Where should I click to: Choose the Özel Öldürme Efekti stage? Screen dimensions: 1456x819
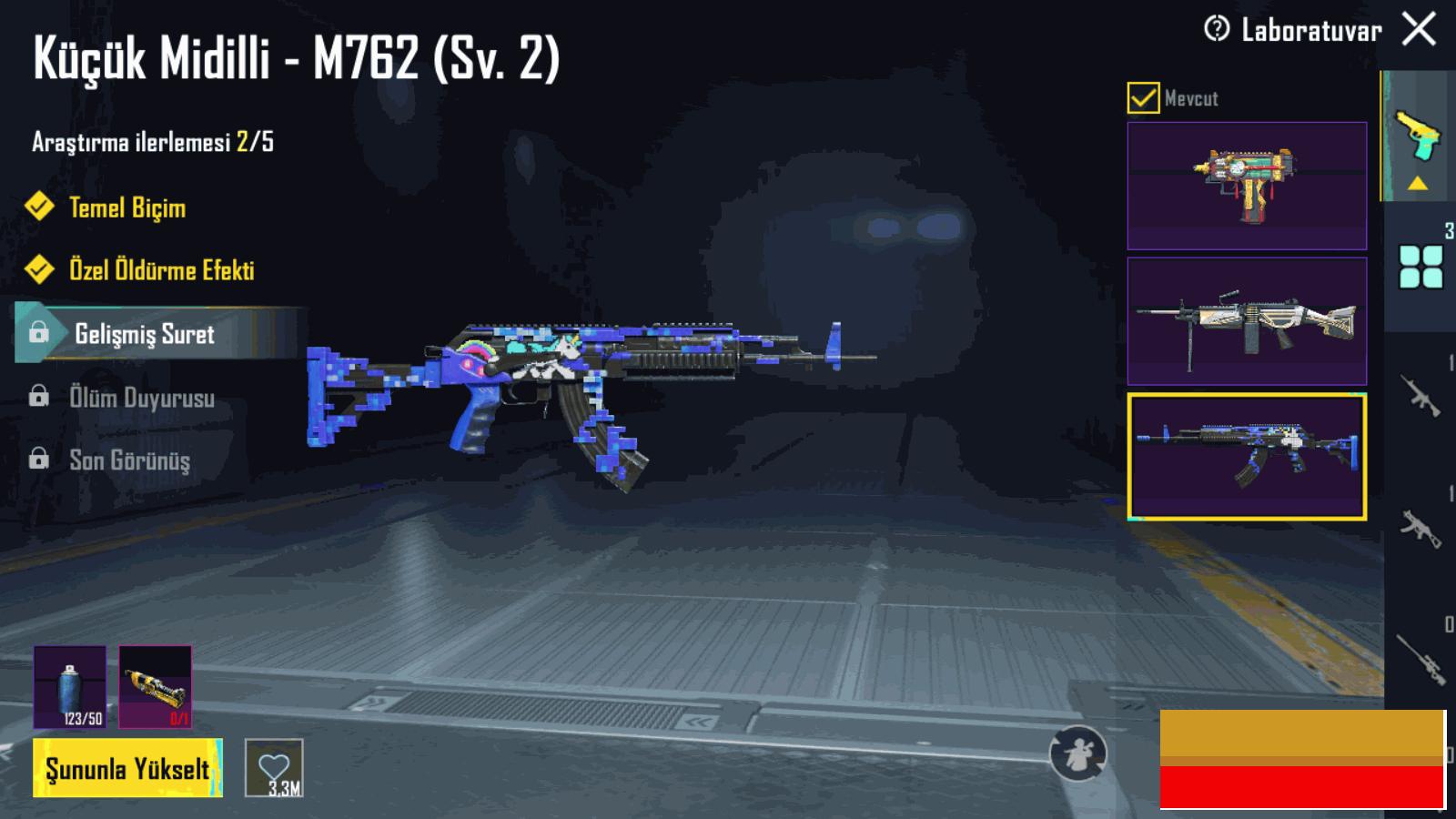tap(161, 270)
